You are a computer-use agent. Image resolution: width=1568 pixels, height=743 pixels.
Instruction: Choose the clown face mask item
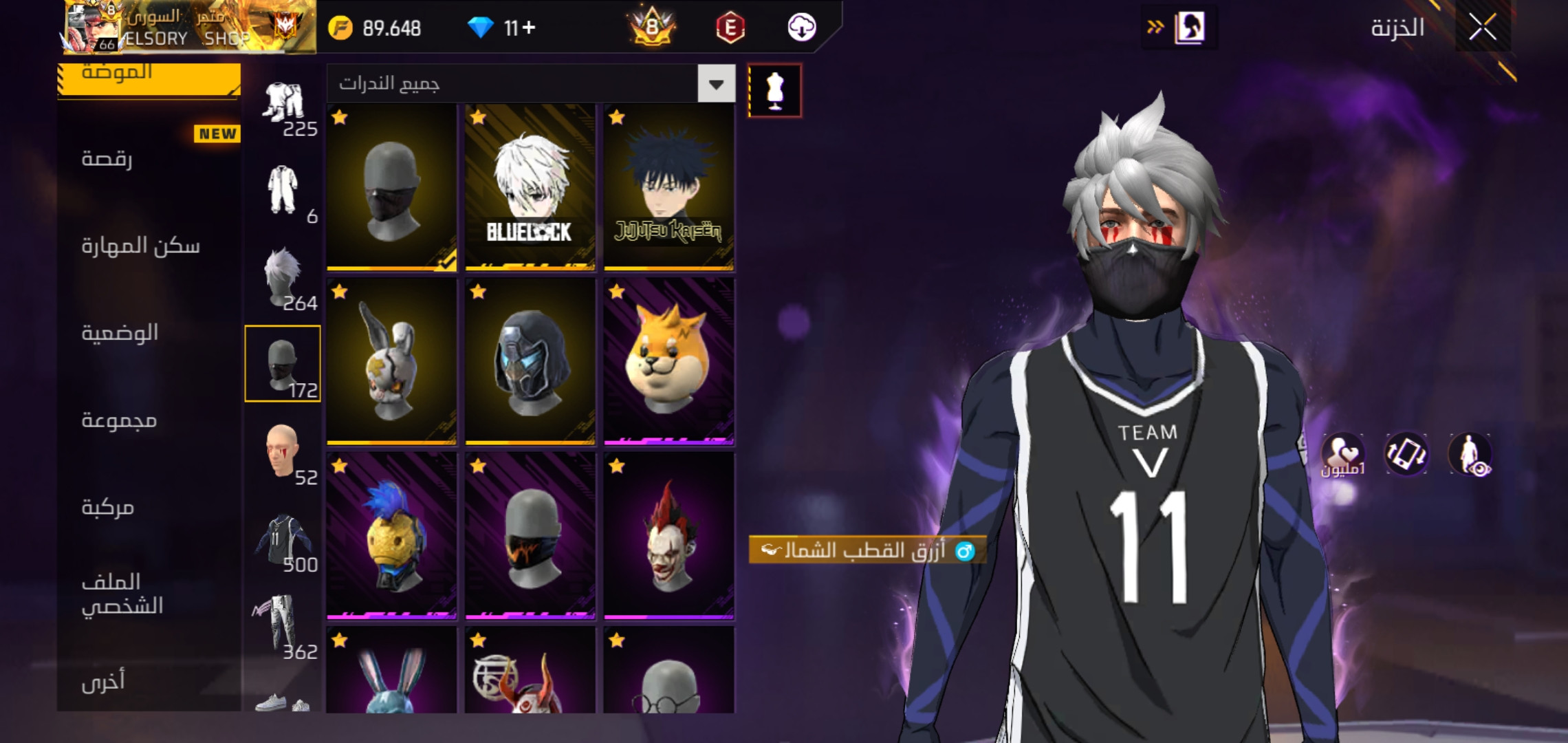(668, 536)
